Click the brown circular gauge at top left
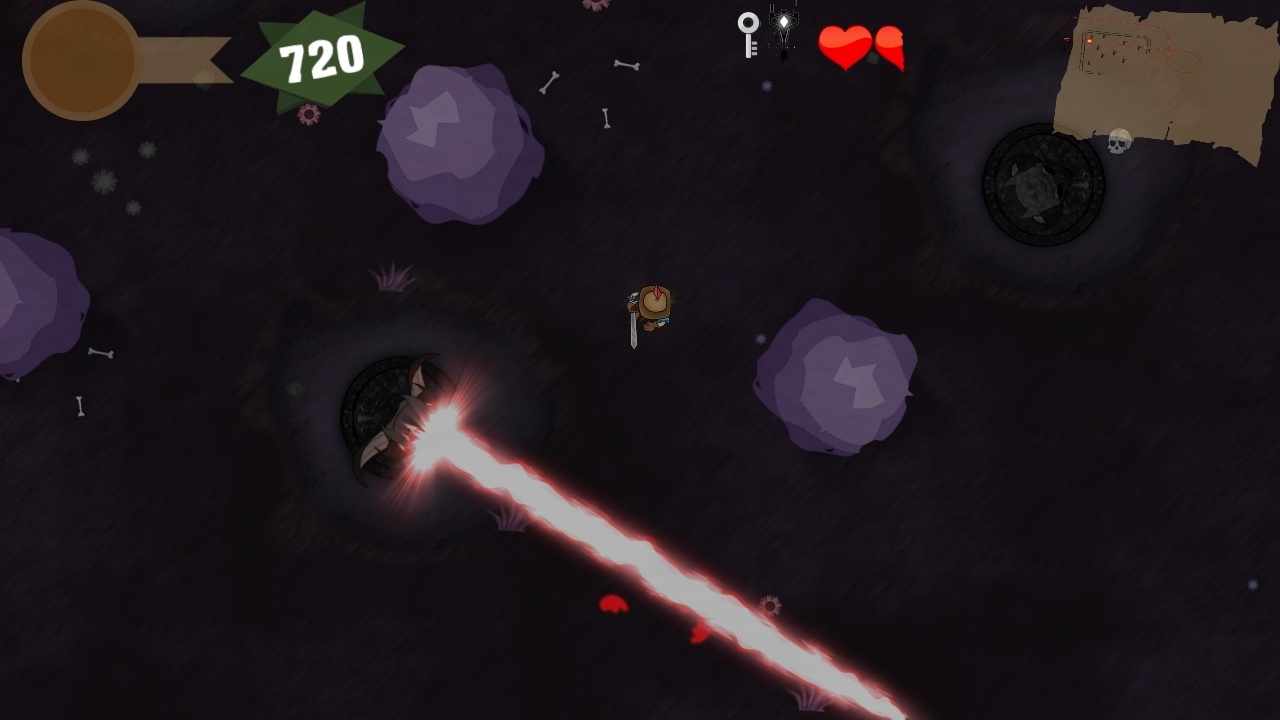Image resolution: width=1280 pixels, height=720 pixels. tap(80, 60)
